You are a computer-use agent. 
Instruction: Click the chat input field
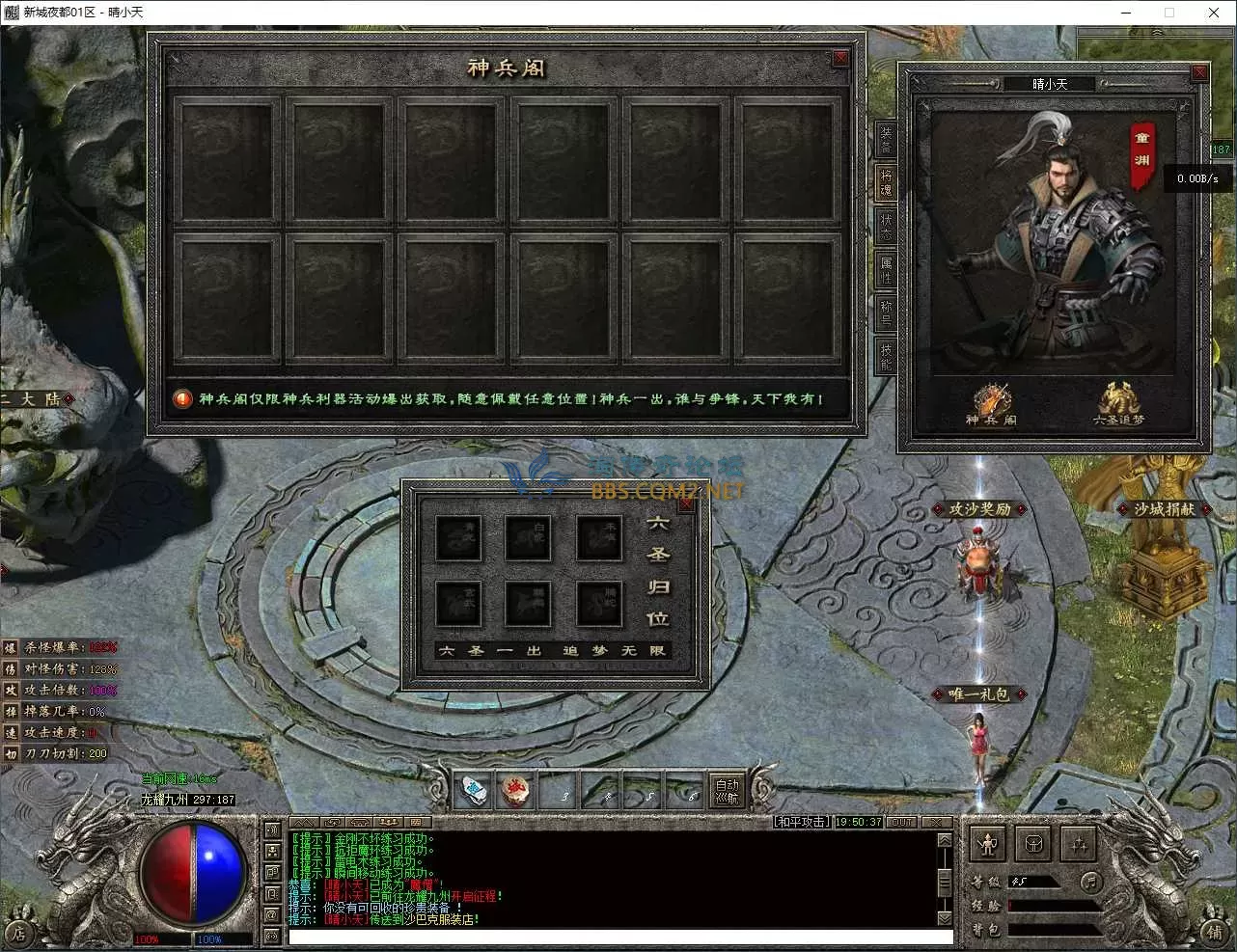[x=619, y=937]
